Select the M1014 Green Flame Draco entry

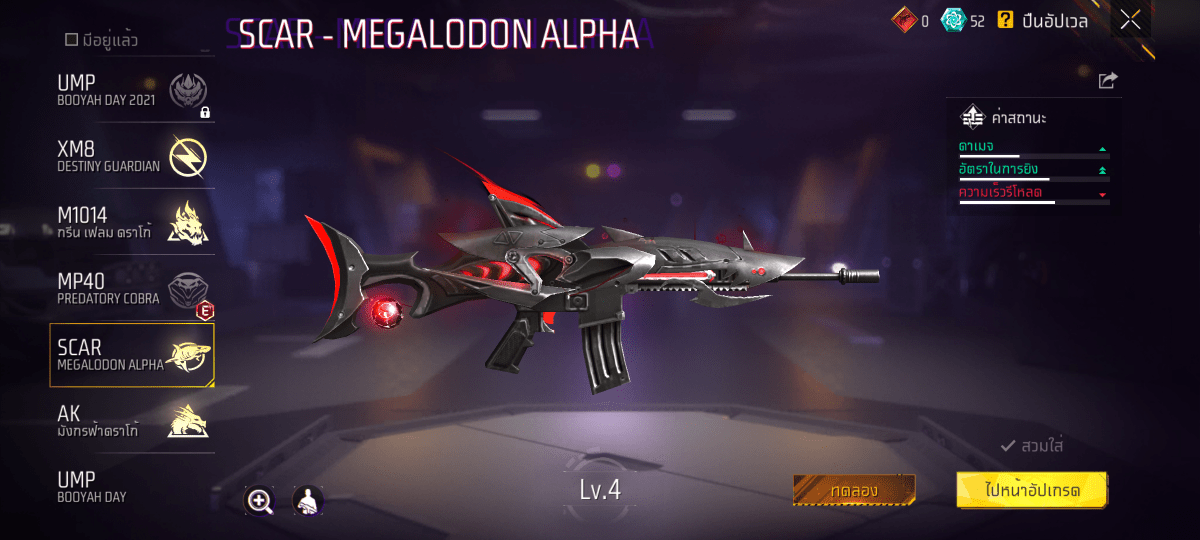tap(132, 222)
